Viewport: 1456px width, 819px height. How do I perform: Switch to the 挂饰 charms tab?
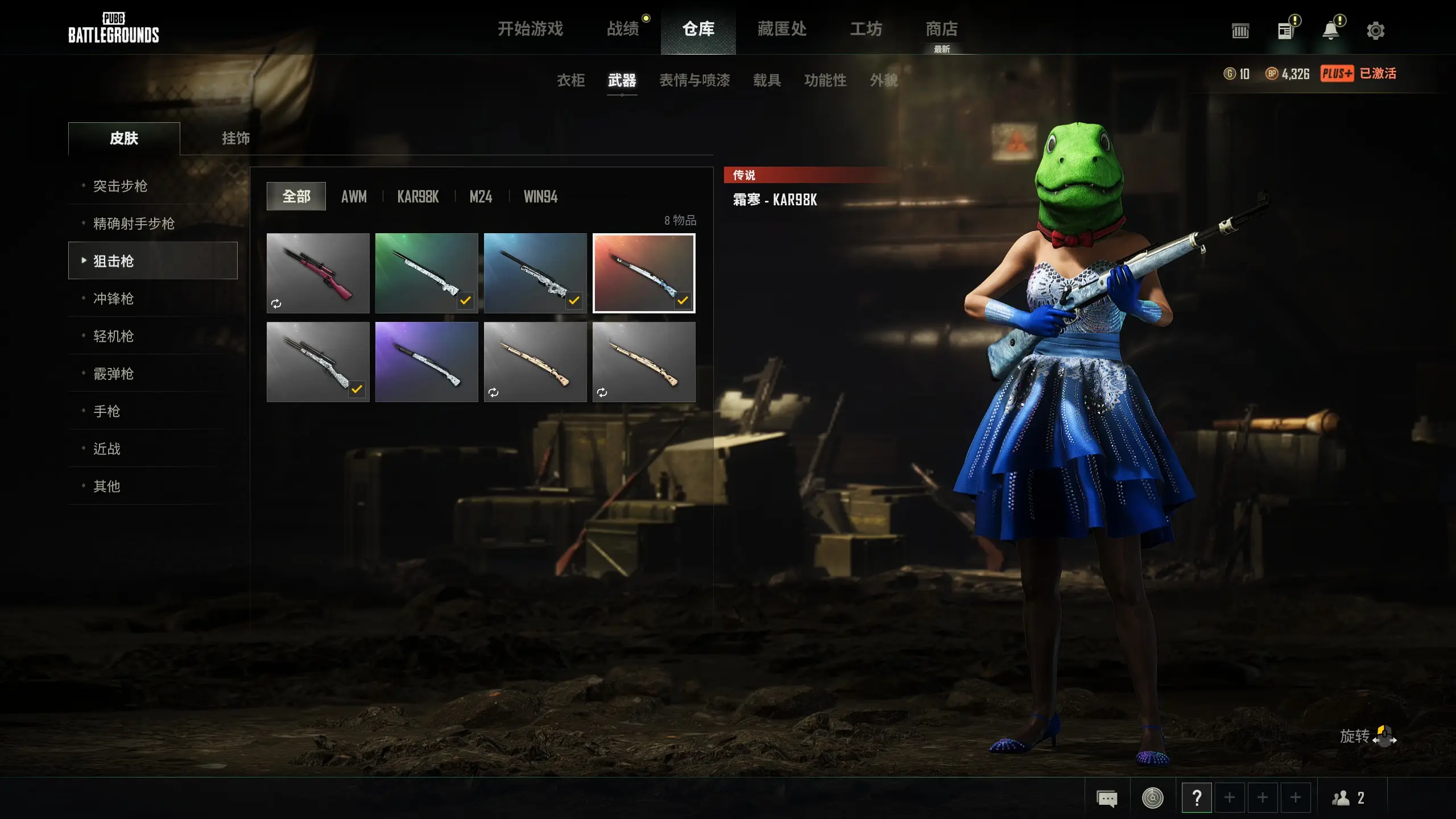[235, 138]
